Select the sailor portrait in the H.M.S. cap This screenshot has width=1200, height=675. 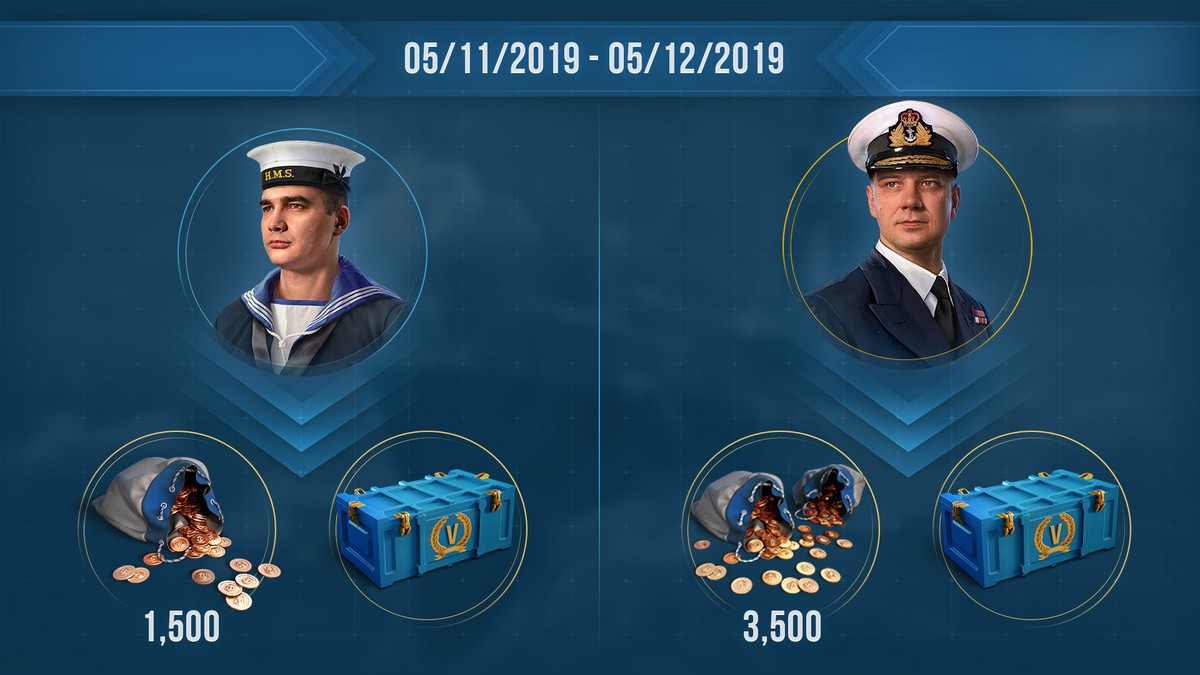click(x=303, y=255)
